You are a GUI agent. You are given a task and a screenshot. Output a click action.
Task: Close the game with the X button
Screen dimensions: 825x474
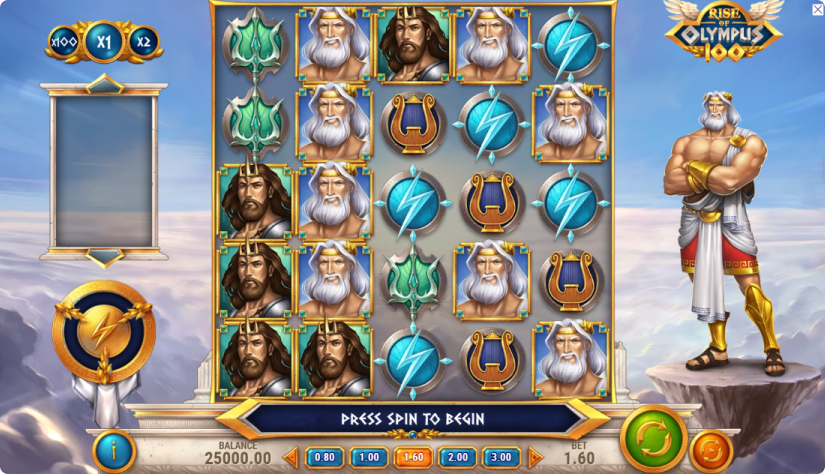tap(817, 9)
